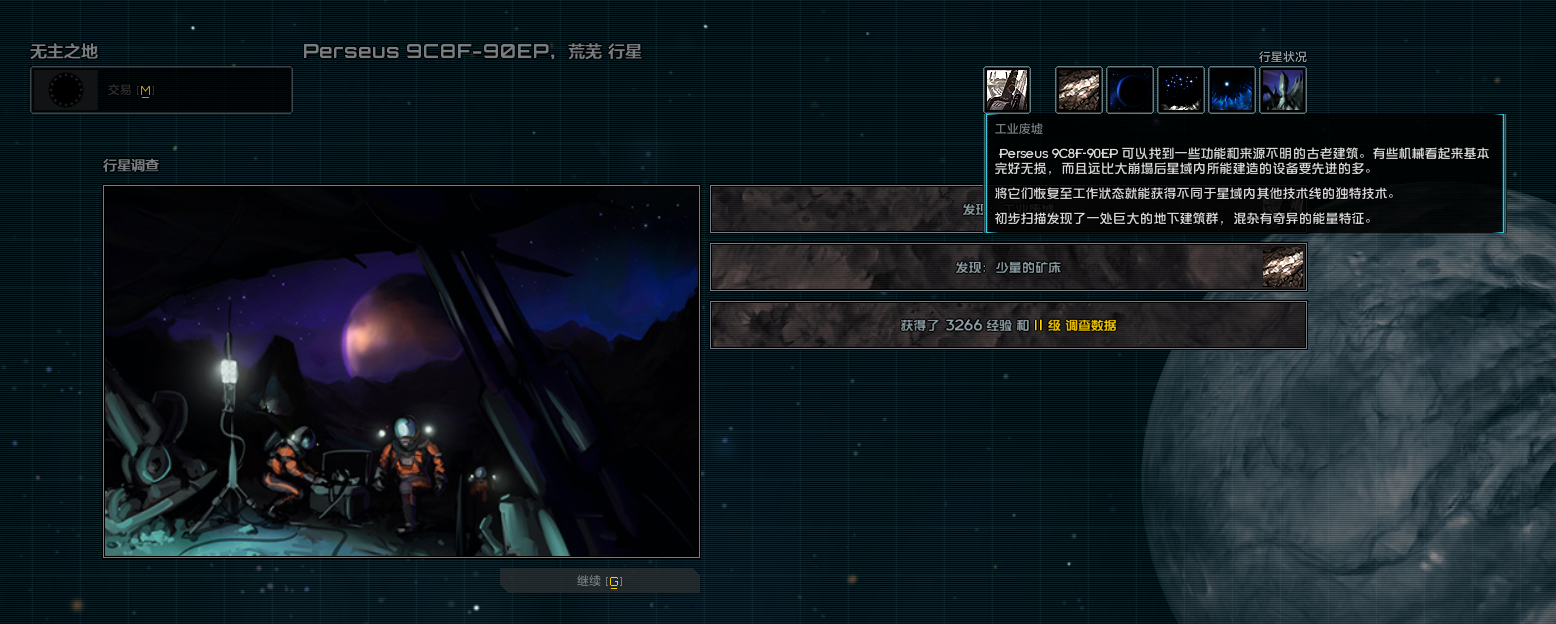Image resolution: width=1556 pixels, height=624 pixels.
Task: Click the blue icy glow condition icon
Action: [1232, 90]
